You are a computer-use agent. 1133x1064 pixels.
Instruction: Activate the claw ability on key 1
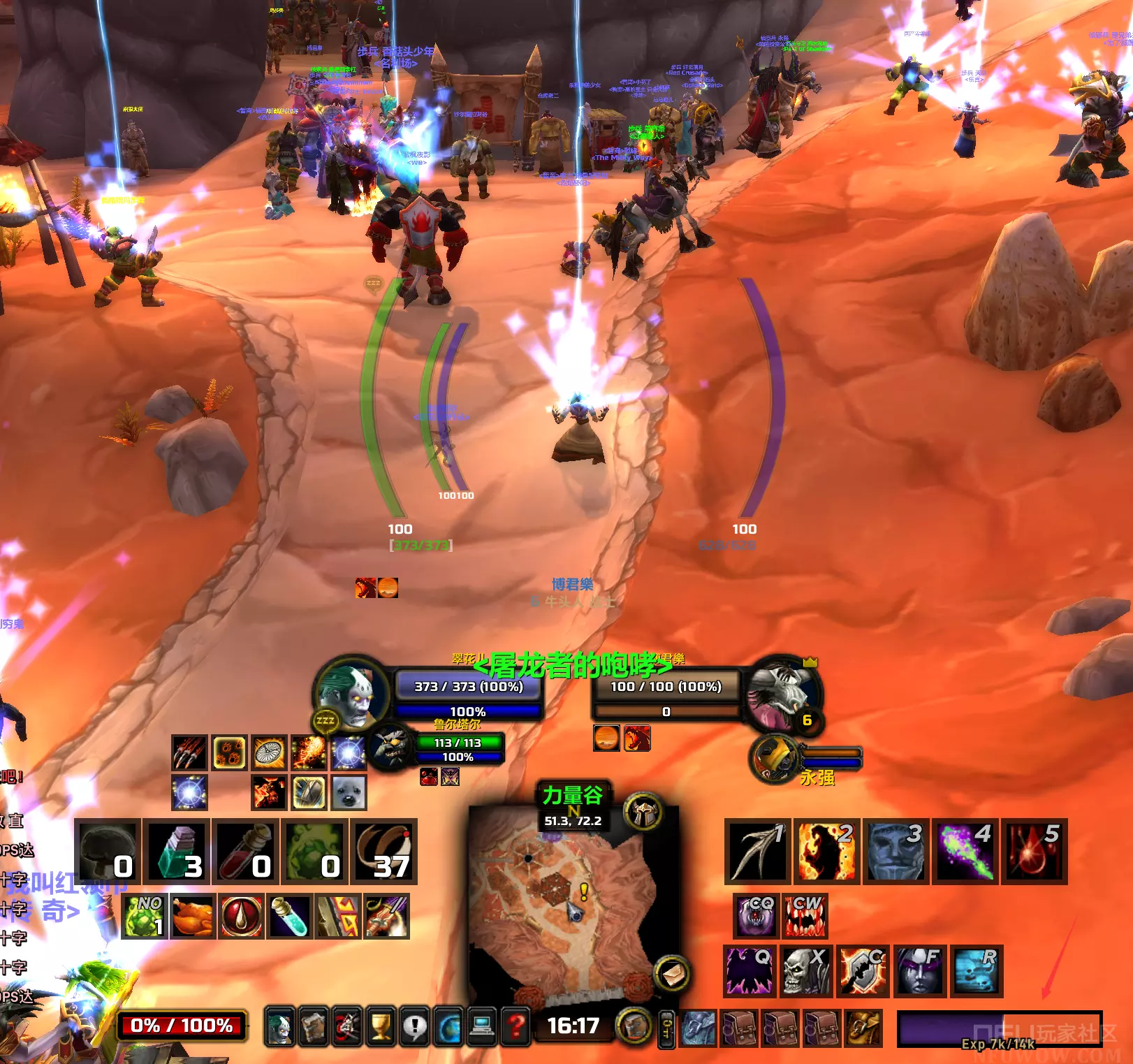757,851
